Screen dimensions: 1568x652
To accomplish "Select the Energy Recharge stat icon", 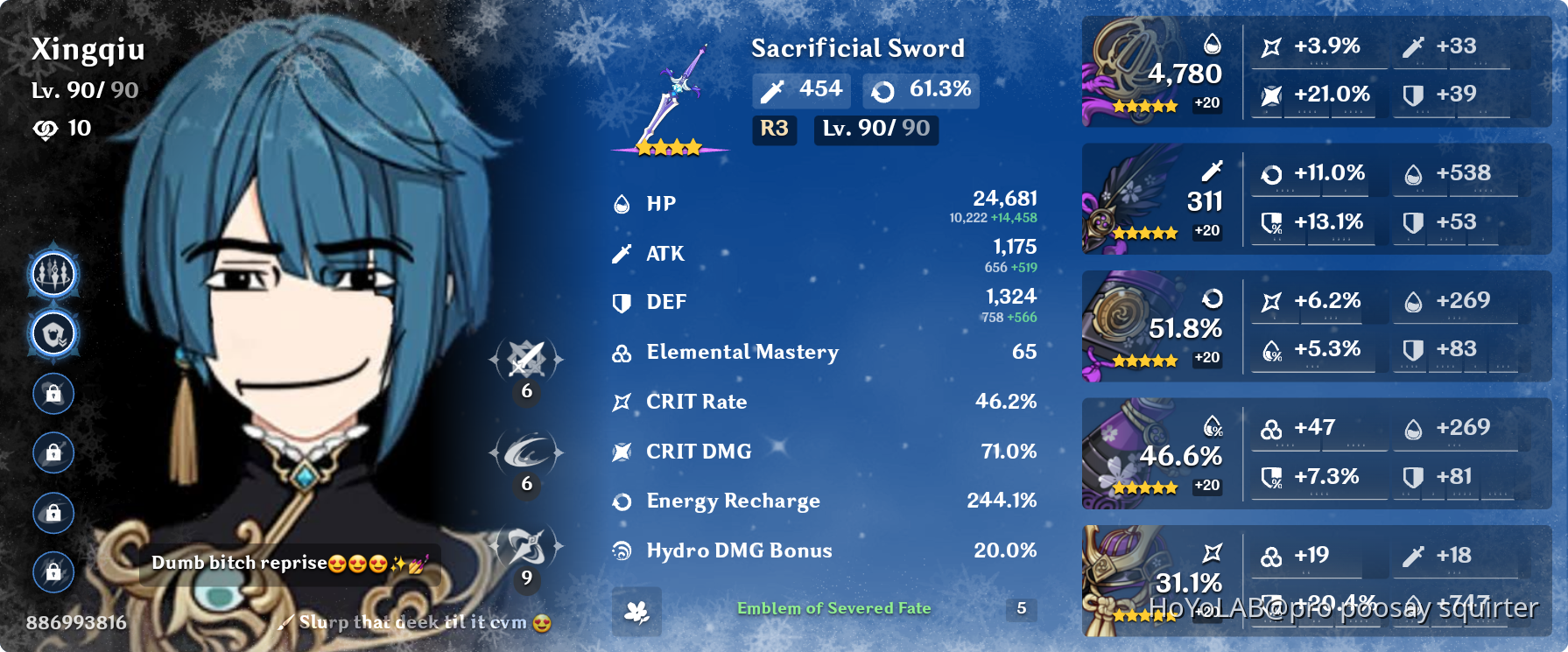I will pyautogui.click(x=622, y=501).
